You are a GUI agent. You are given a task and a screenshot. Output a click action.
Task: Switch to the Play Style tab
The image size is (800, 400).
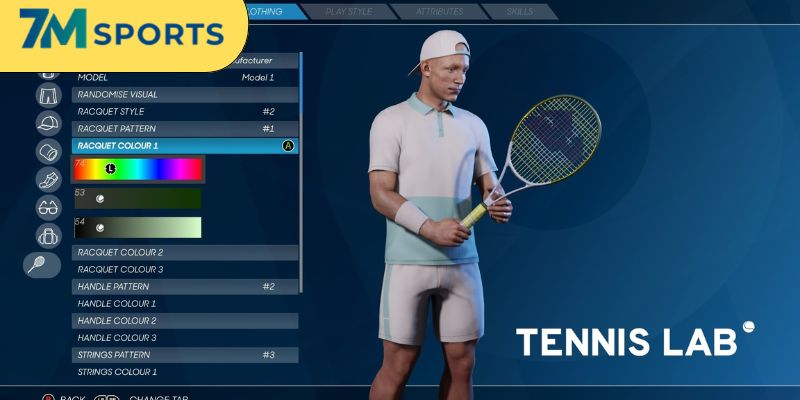tap(348, 12)
